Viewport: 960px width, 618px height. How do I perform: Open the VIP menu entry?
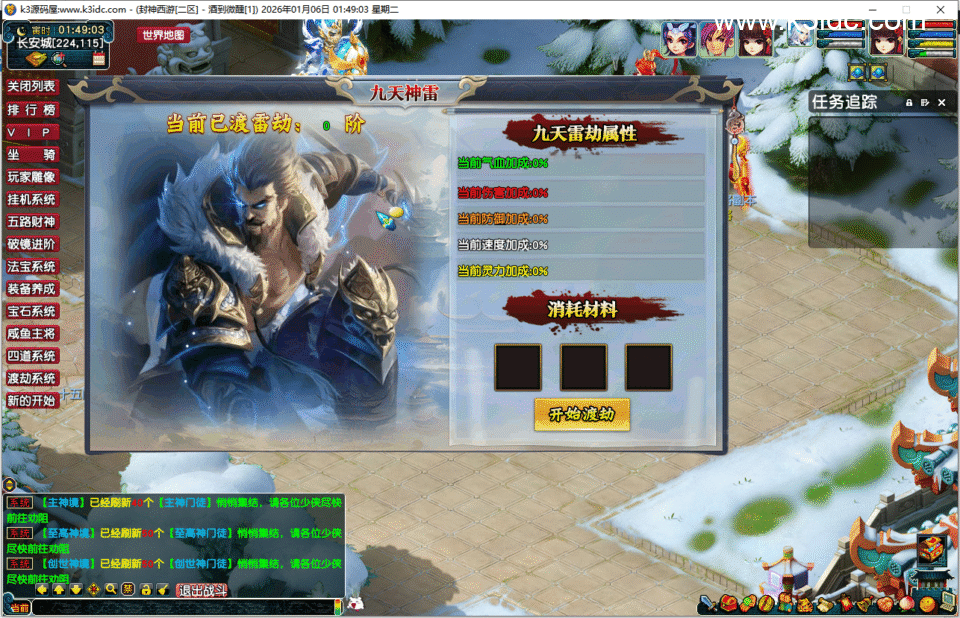32,133
